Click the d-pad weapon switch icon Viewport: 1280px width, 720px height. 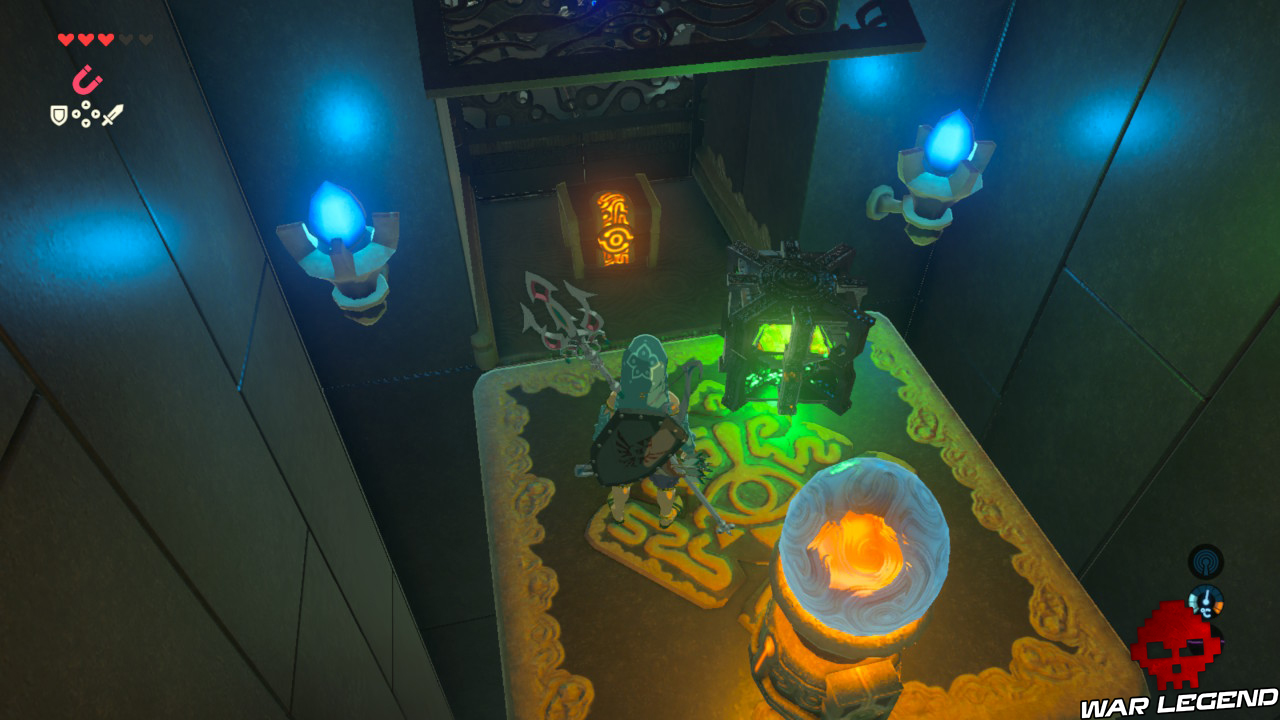(x=86, y=113)
